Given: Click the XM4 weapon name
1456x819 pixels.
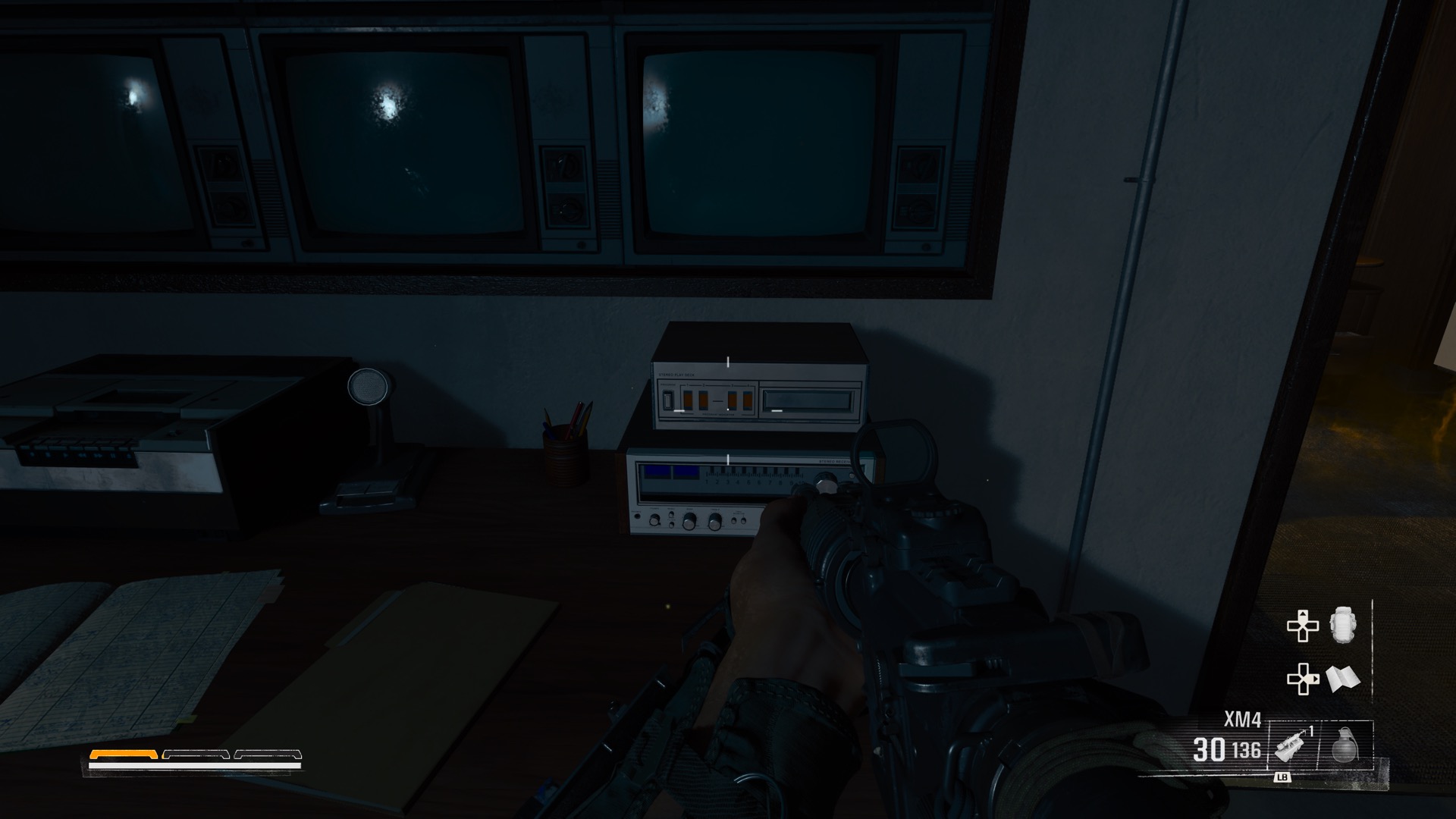Looking at the screenshot, I should coord(1242,720).
